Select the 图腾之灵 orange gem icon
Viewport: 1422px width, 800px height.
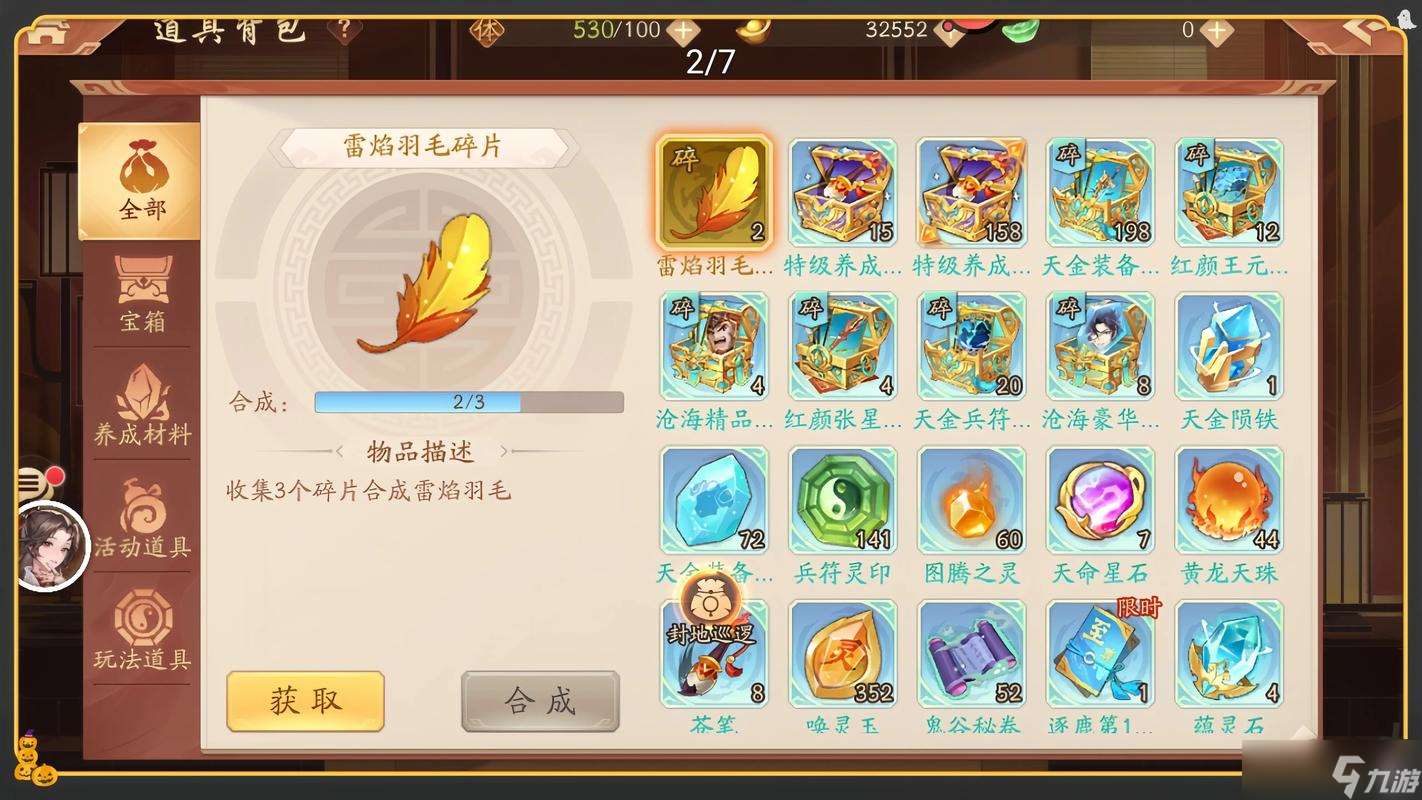(x=971, y=498)
